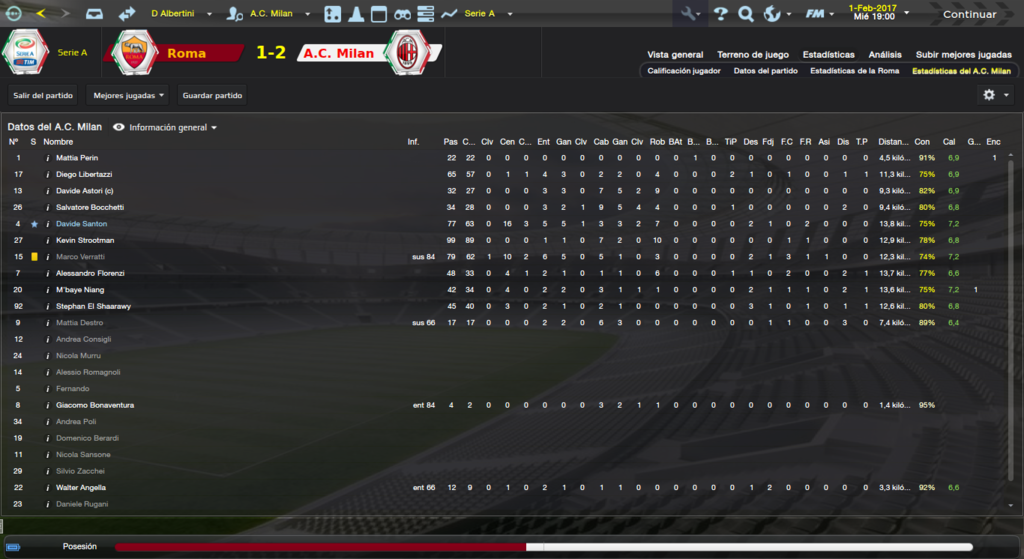Open Subir mejores jugadas

tap(963, 54)
